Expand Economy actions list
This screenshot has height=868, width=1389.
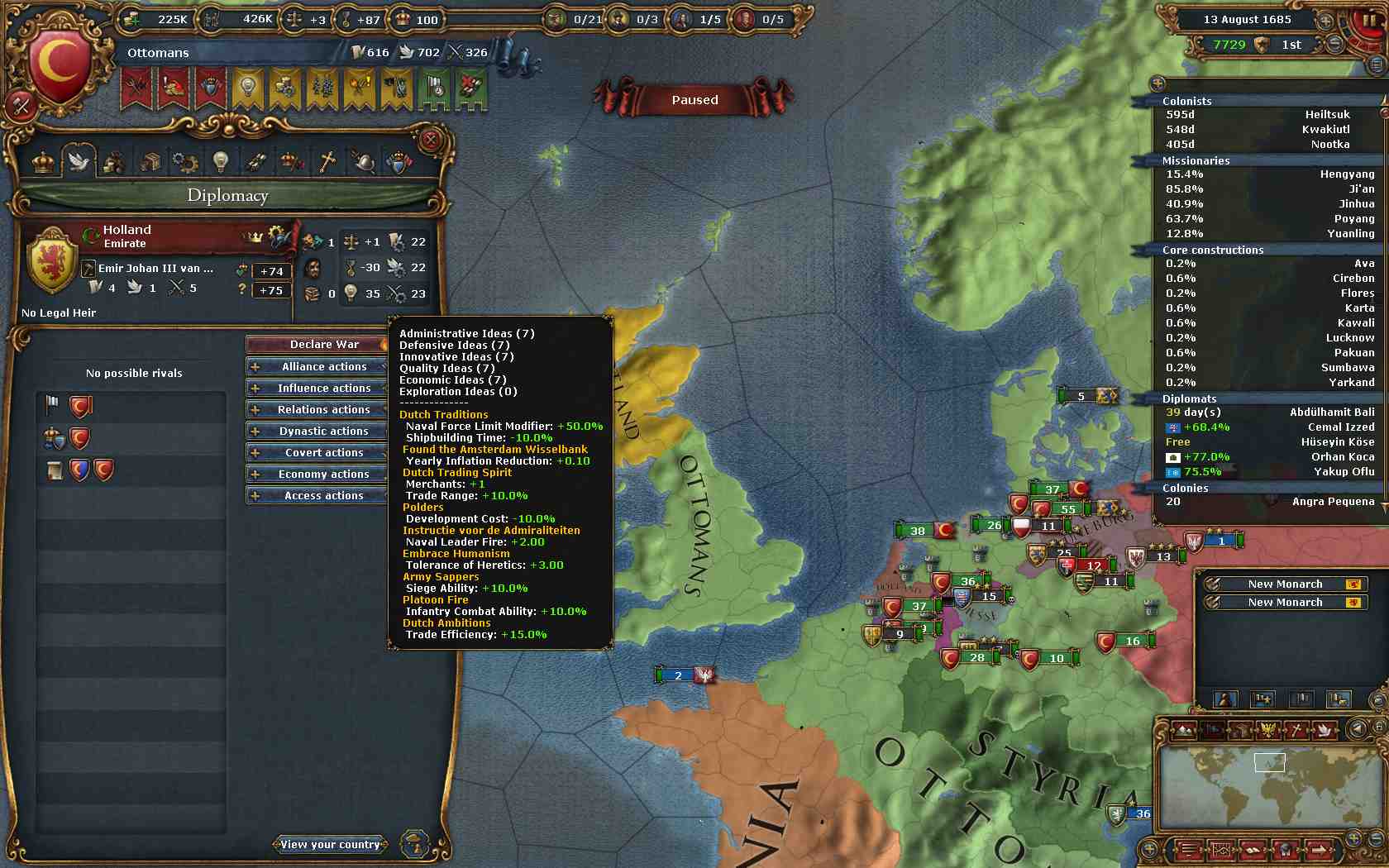[x=317, y=474]
